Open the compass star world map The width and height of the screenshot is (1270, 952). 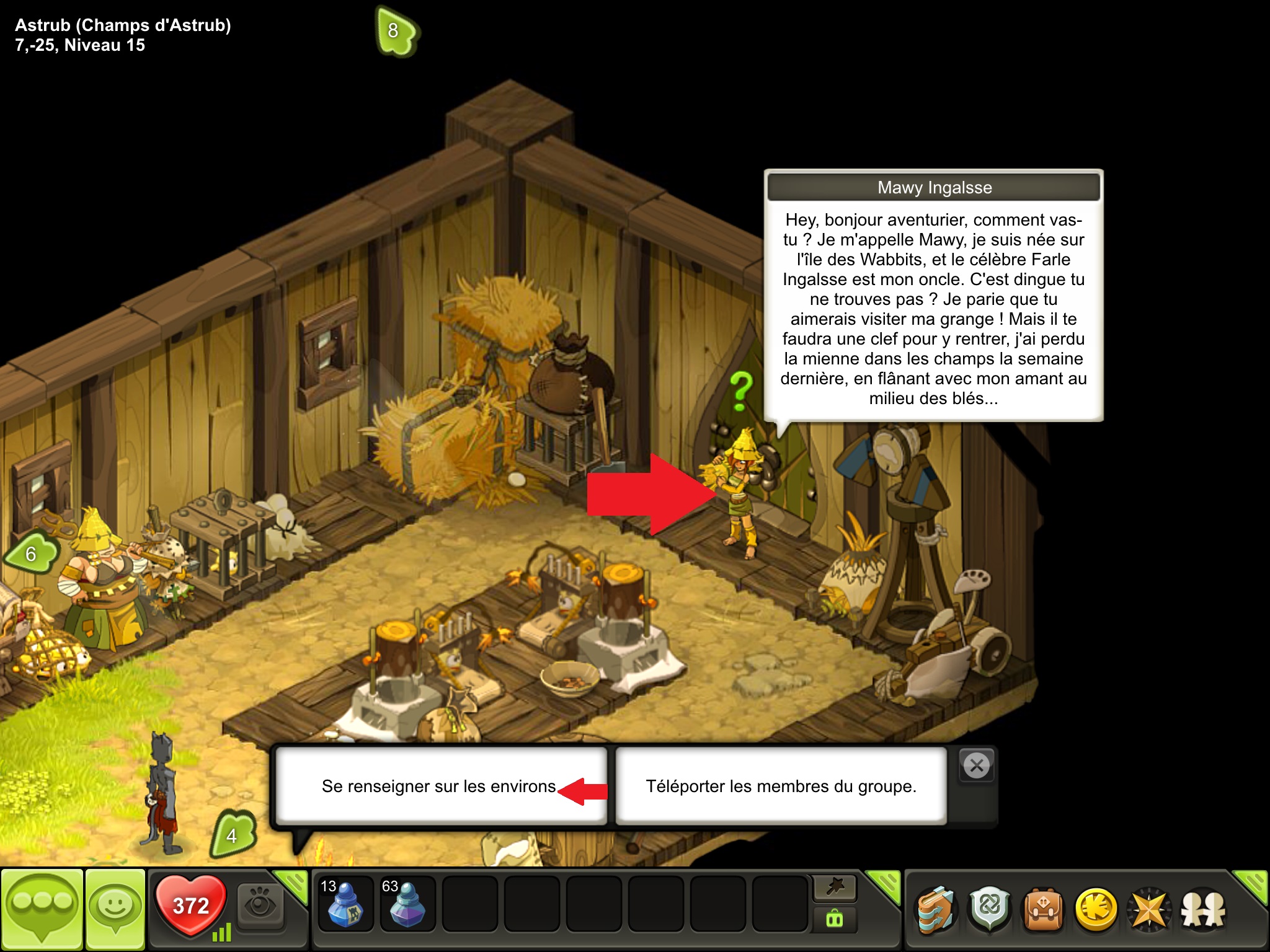[x=1150, y=910]
